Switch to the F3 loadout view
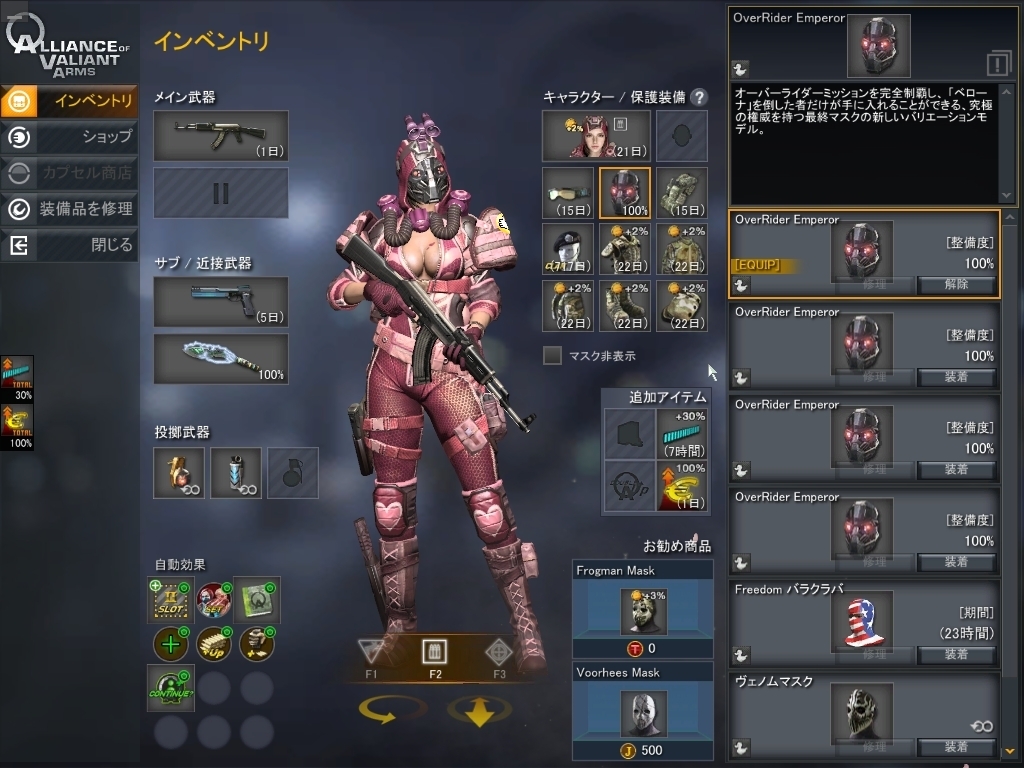 498,654
